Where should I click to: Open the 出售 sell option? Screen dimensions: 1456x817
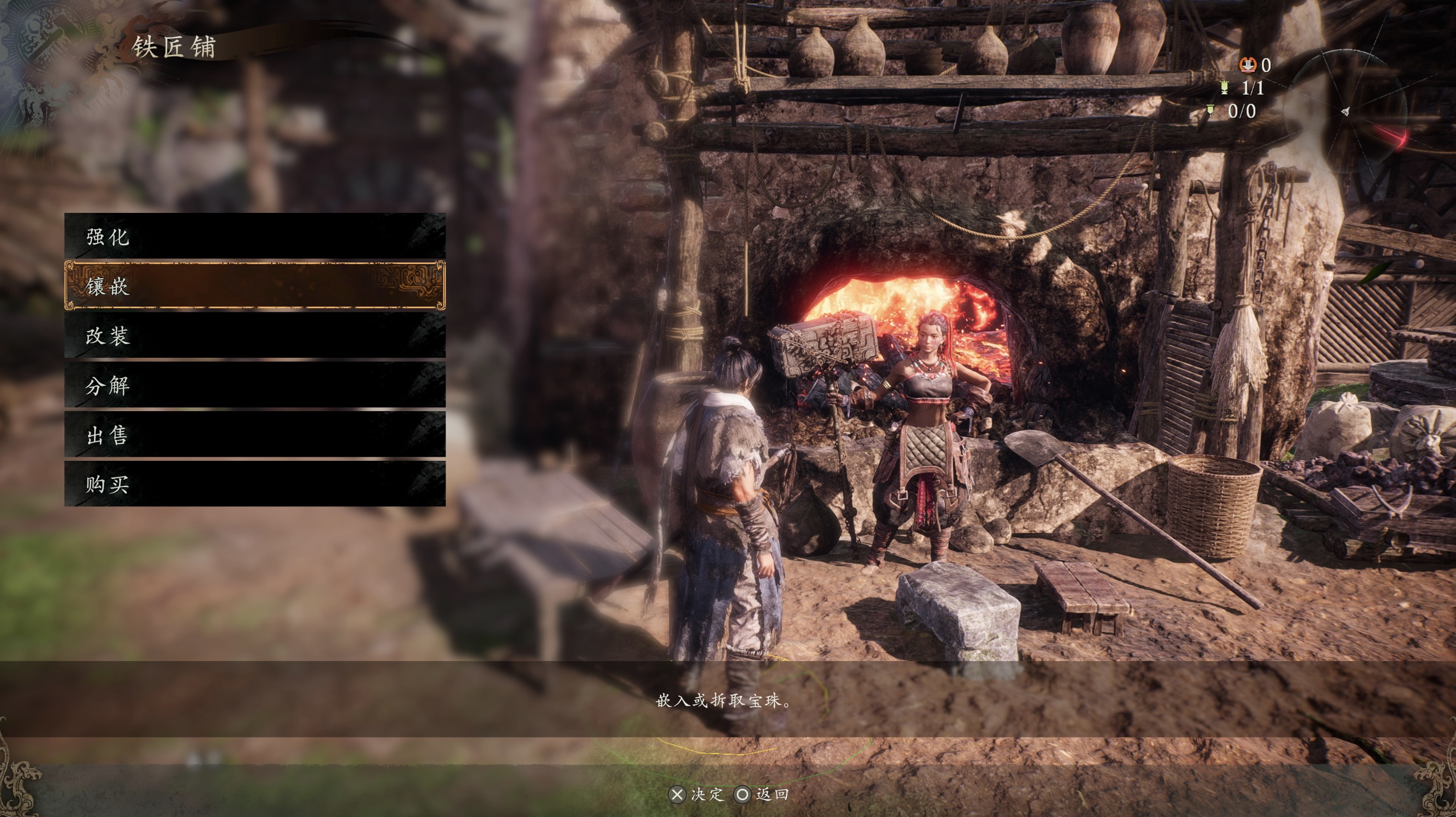pos(254,435)
